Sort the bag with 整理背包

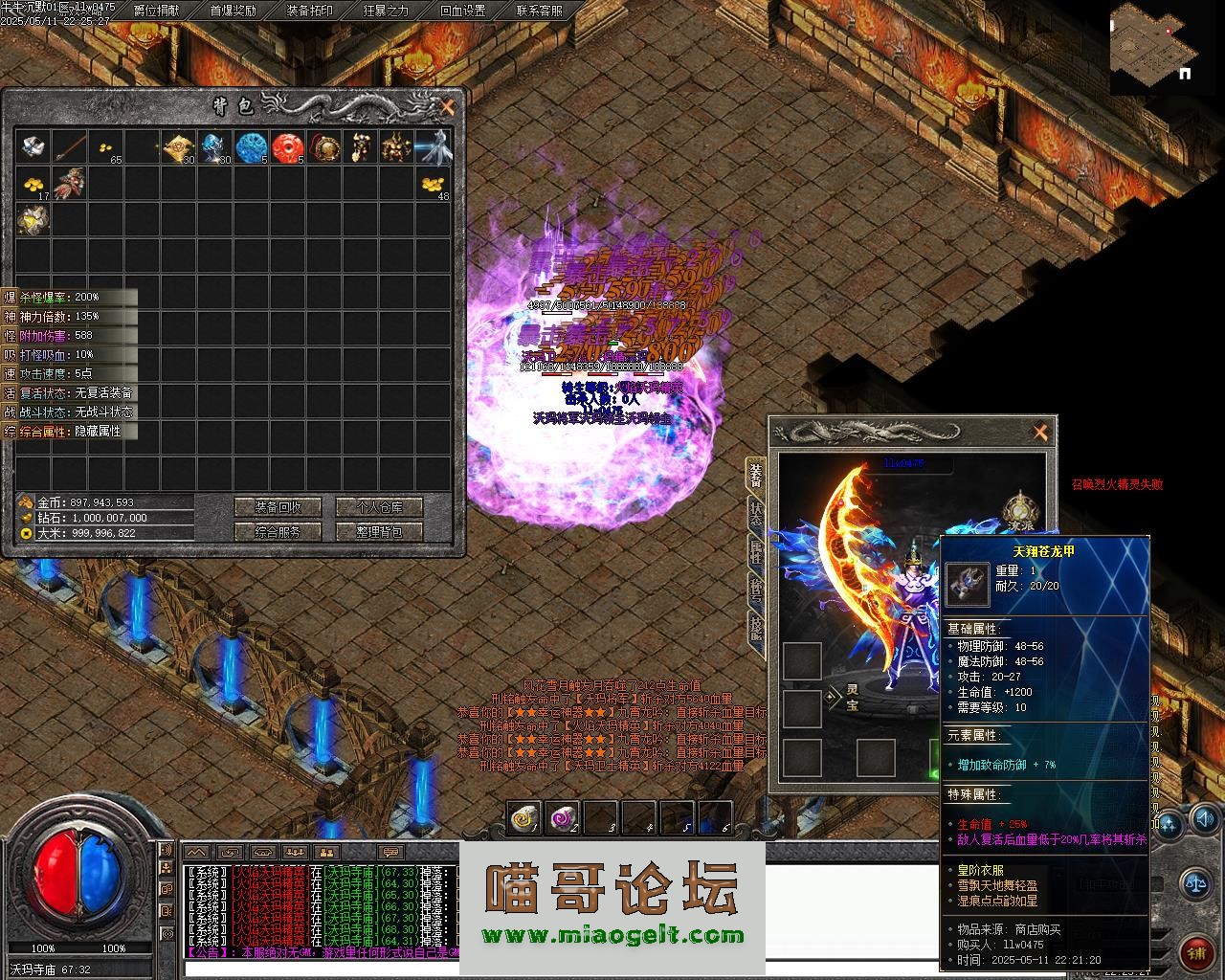380,532
